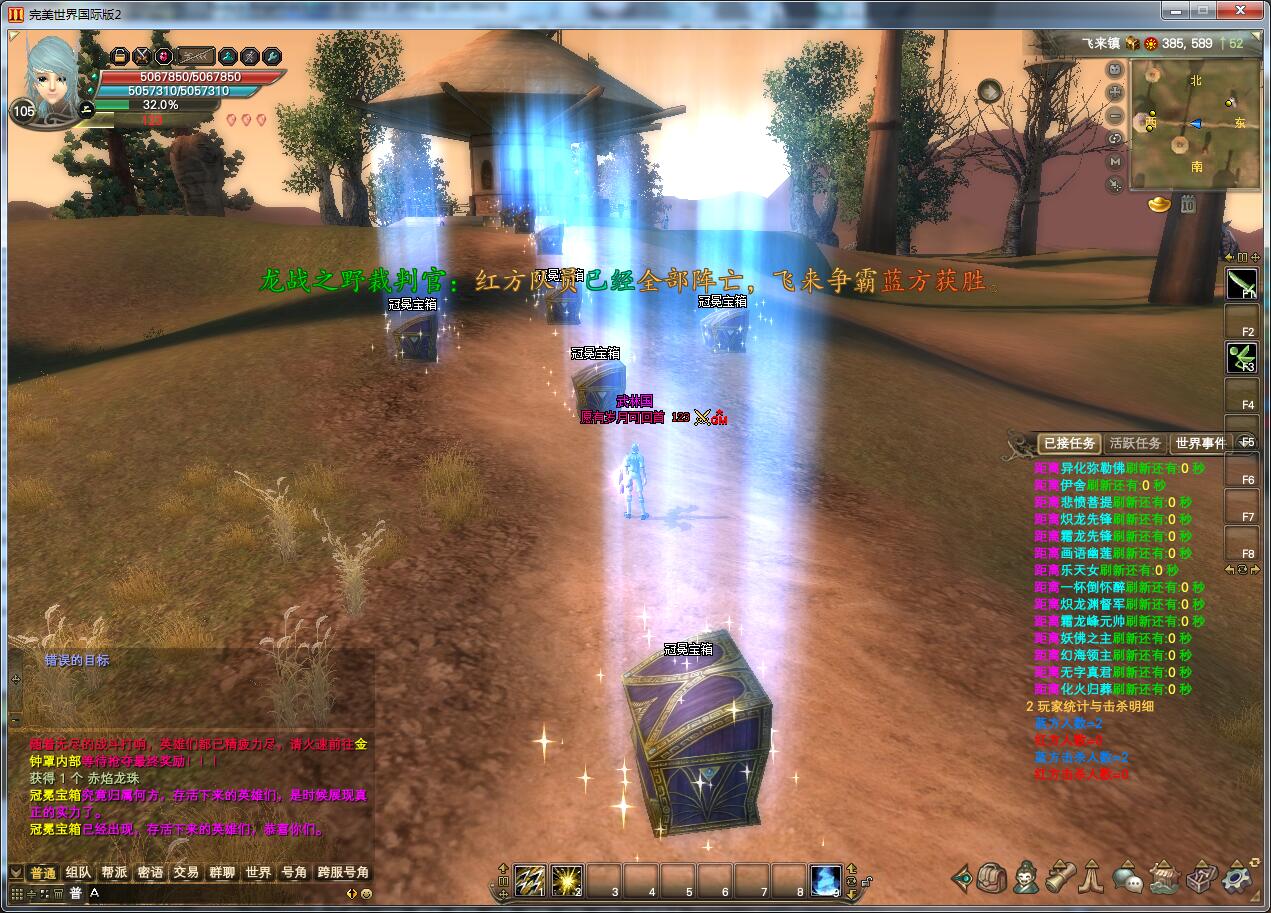This screenshot has height=913, width=1271.
Task: Activate the lightning skill in hotbar slot 1
Action: pyautogui.click(x=529, y=879)
